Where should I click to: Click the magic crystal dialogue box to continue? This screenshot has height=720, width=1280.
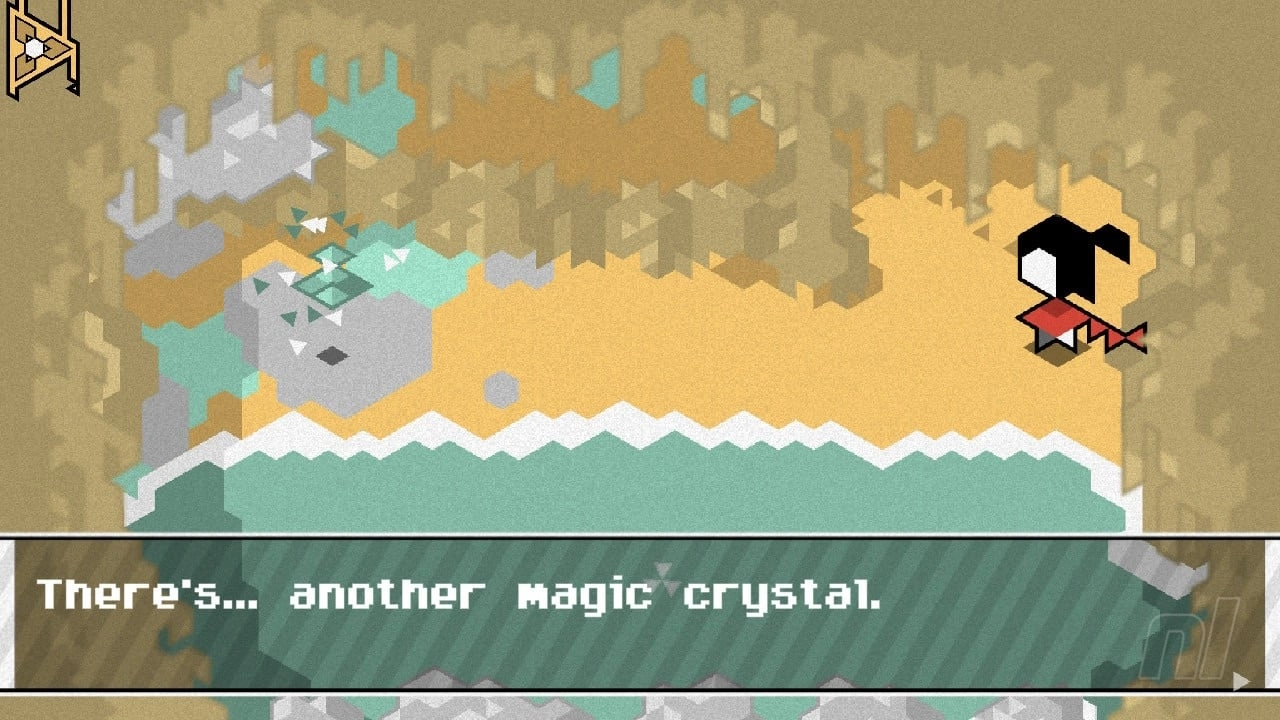(640, 613)
